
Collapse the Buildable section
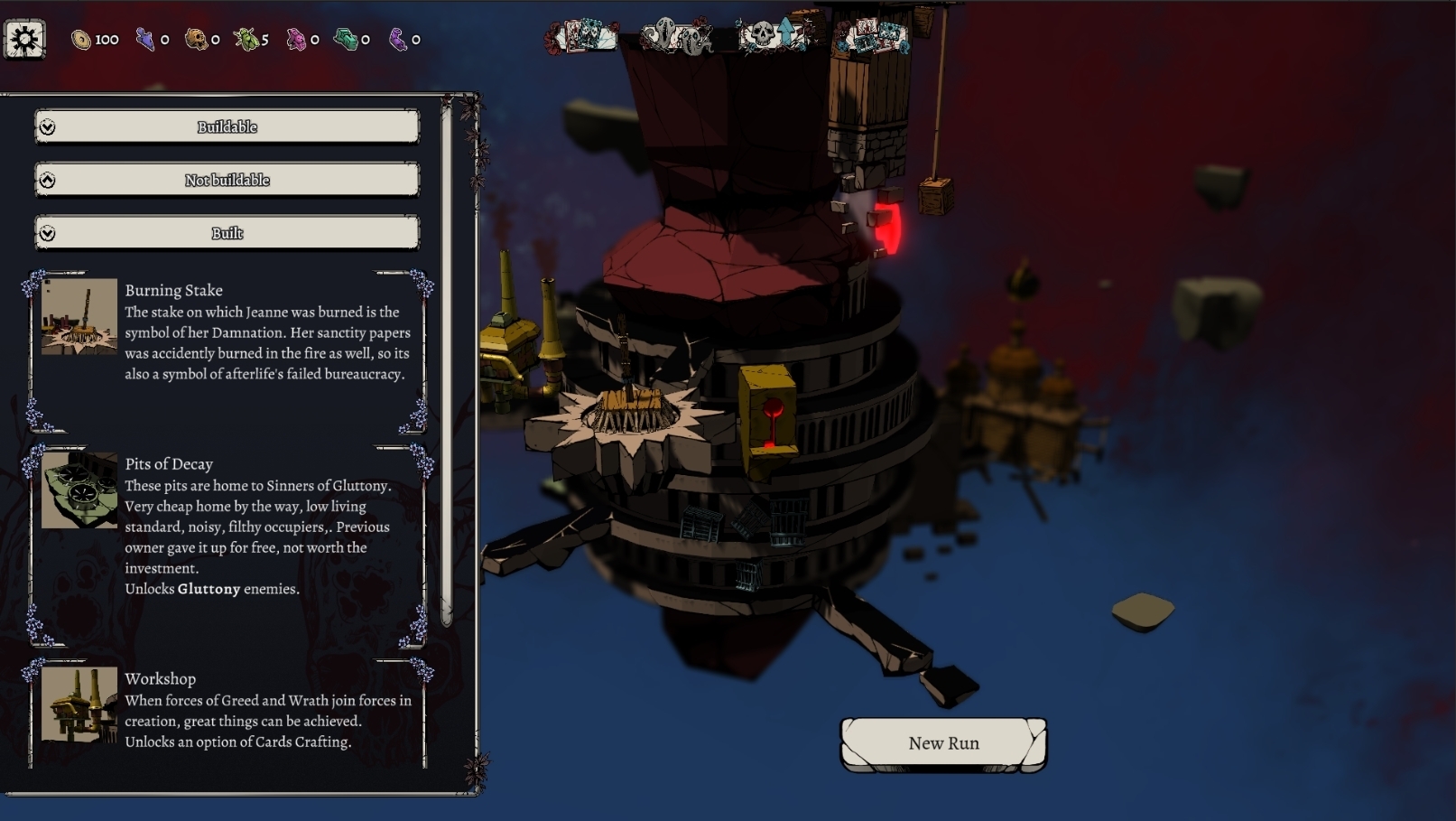click(x=227, y=126)
